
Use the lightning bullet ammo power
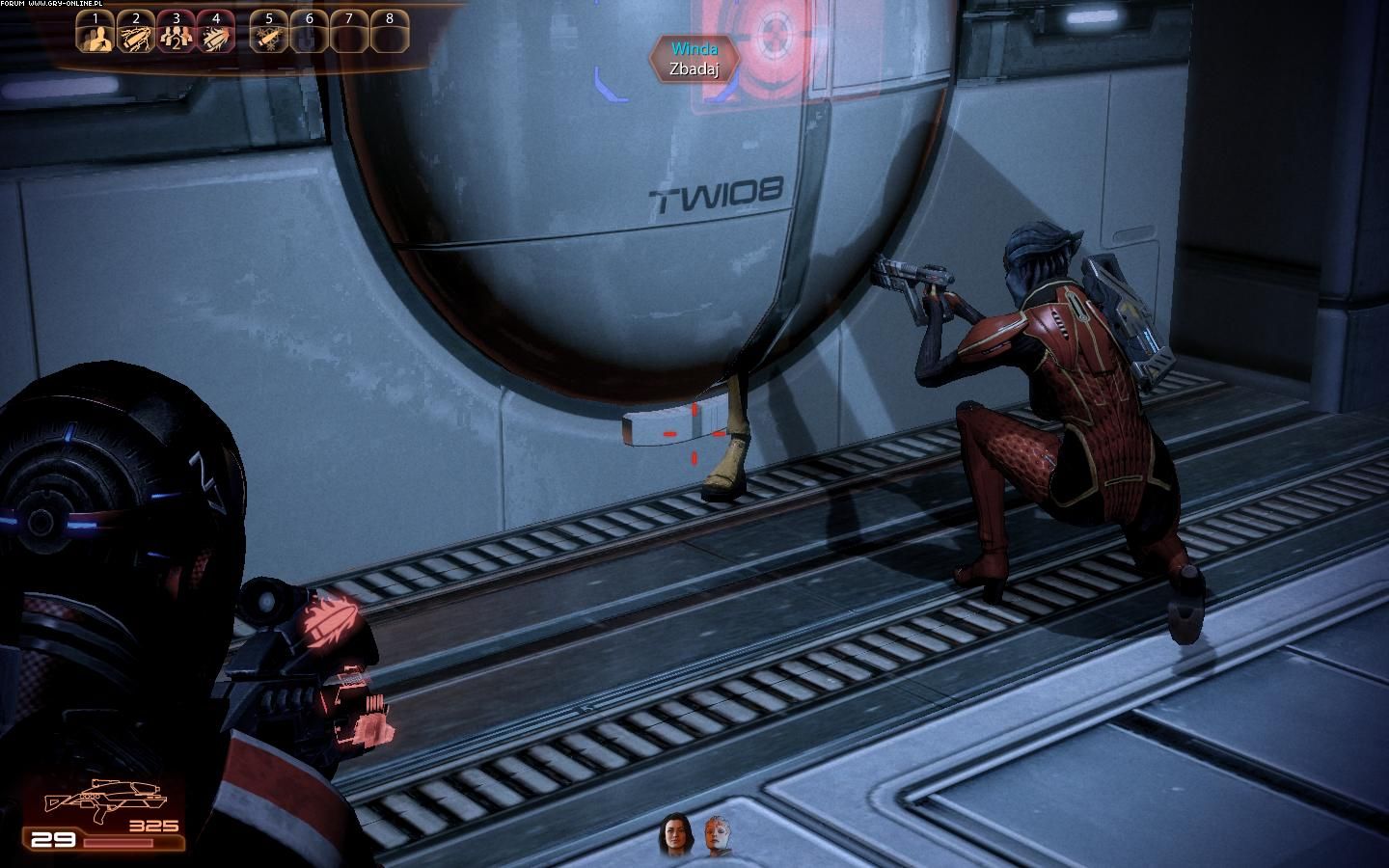coord(136,35)
